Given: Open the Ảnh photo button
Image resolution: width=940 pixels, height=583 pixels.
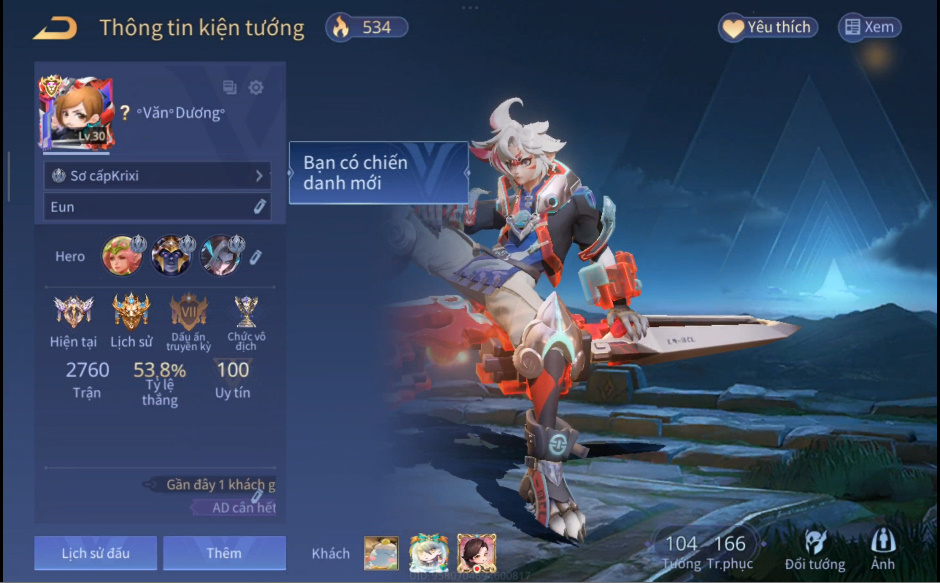Looking at the screenshot, I should 882,549.
